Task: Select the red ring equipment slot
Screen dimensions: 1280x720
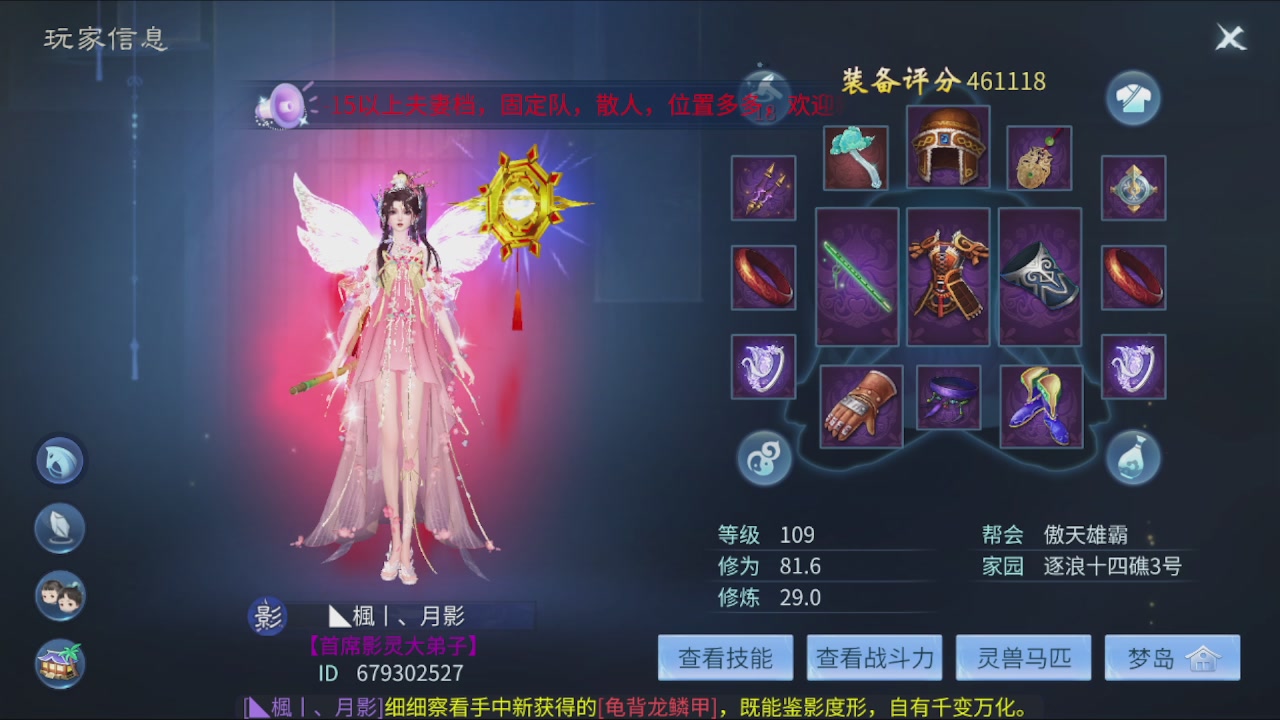Action: coord(763,275)
